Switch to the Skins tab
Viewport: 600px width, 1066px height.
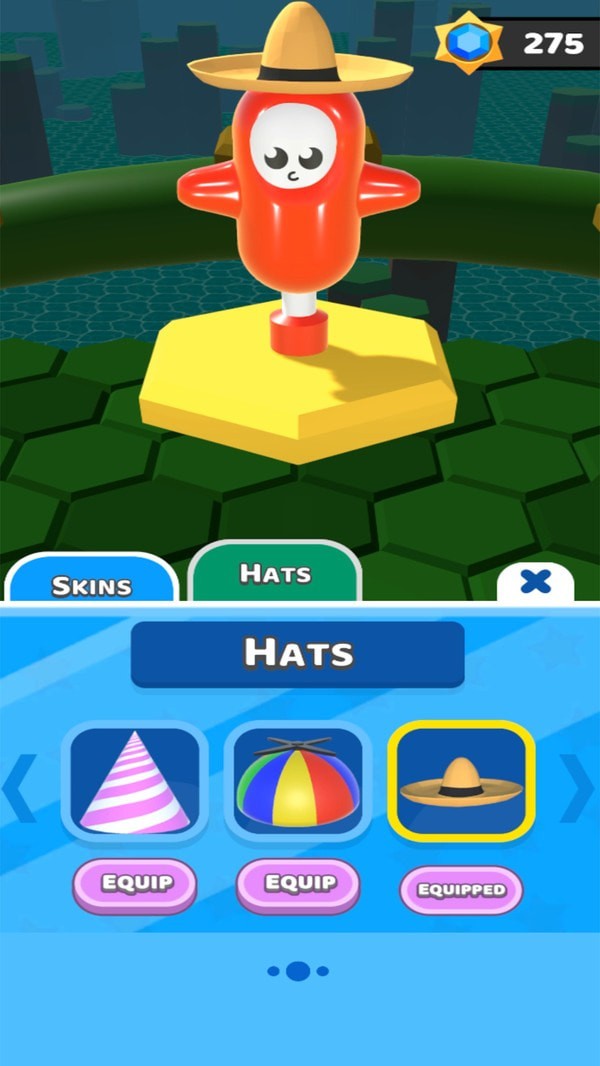click(x=91, y=582)
